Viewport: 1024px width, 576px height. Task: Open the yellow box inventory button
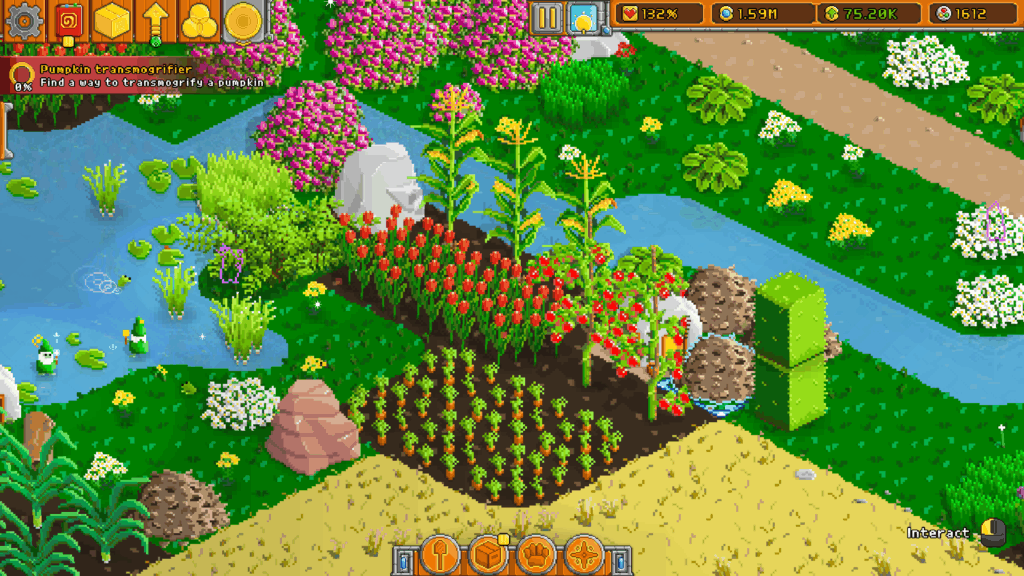click(x=112, y=19)
